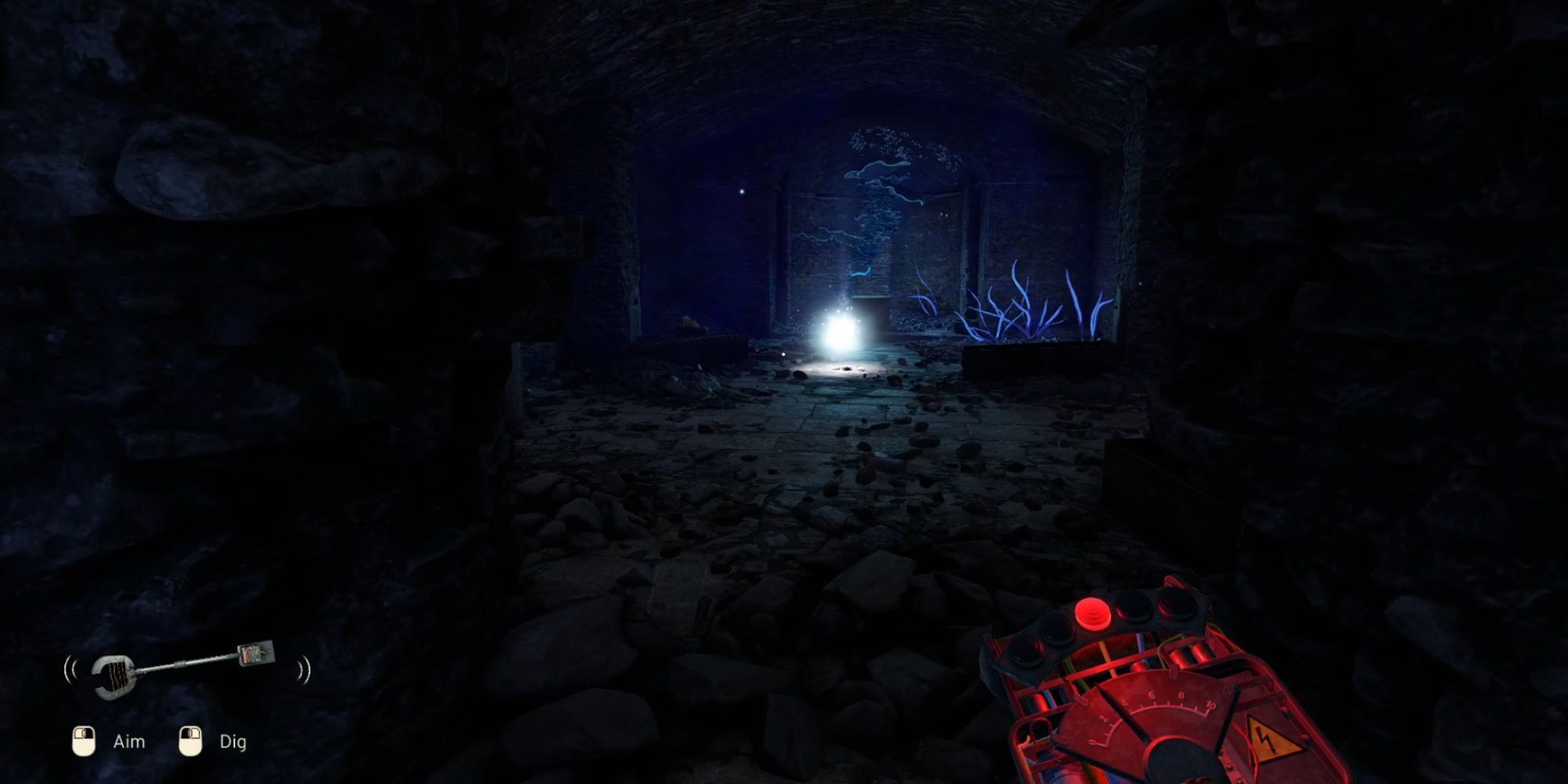Click the number 10 on the gauge scale

point(1210,705)
